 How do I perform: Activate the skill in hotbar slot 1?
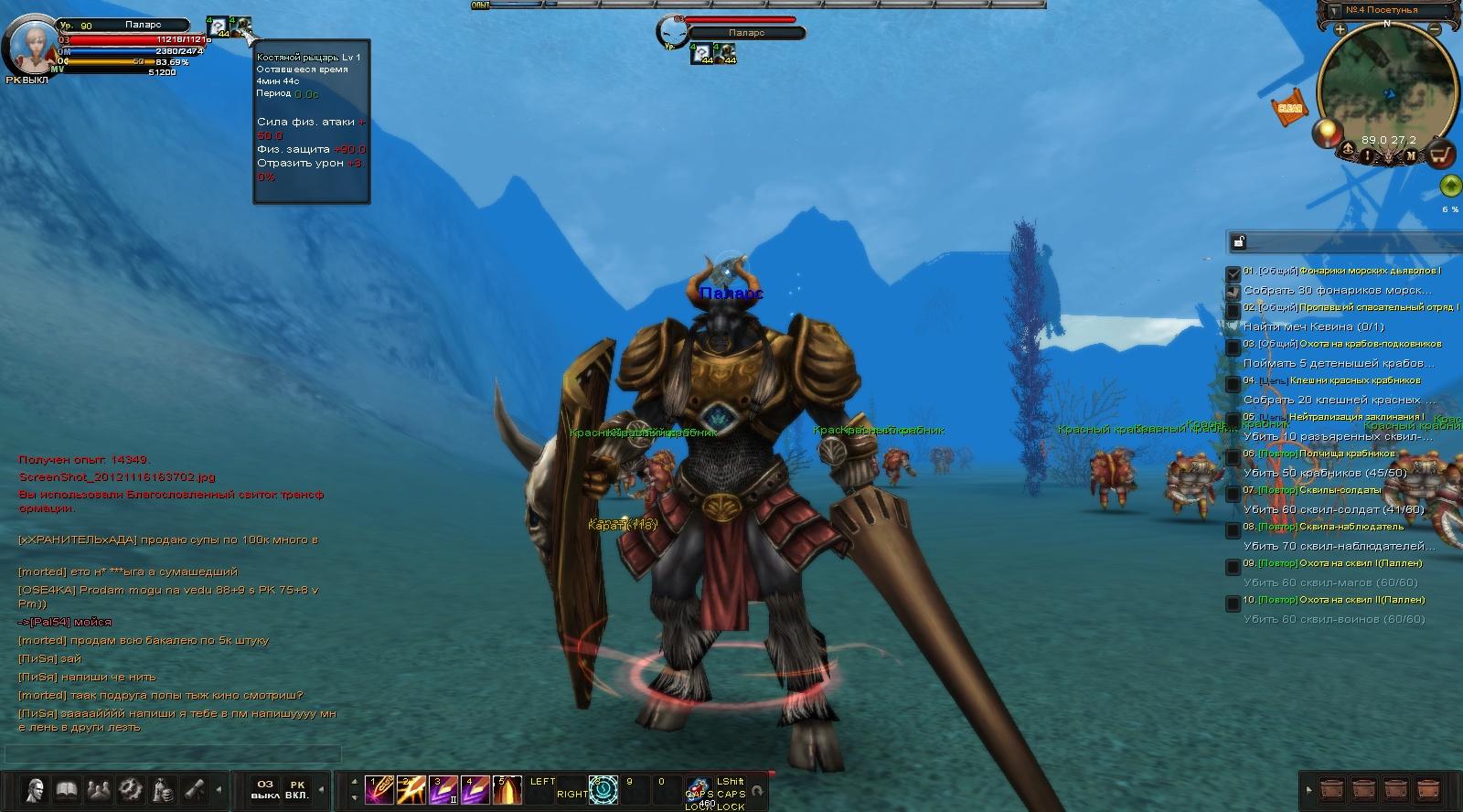tap(379, 789)
